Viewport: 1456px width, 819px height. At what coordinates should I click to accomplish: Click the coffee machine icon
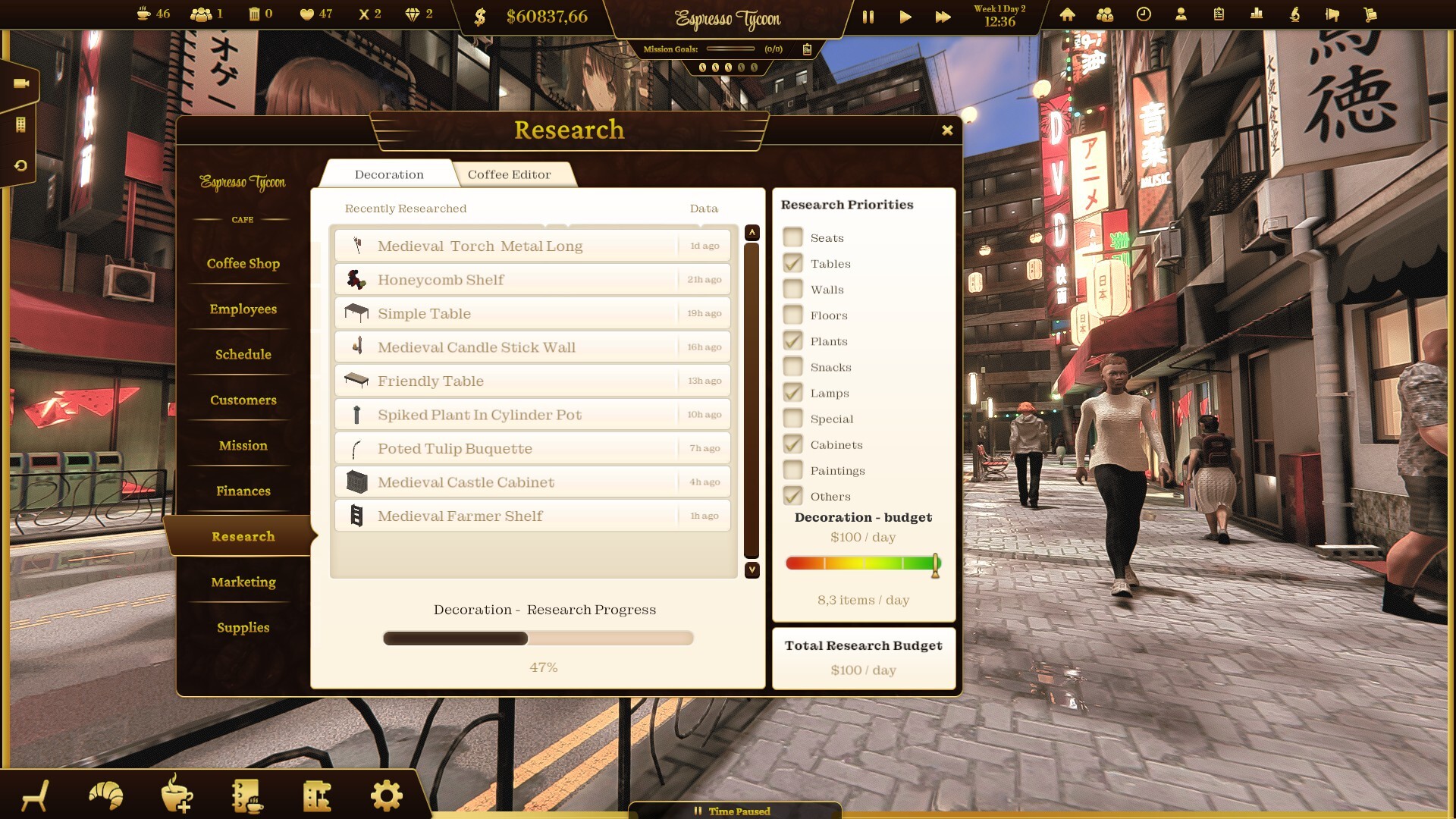(318, 795)
